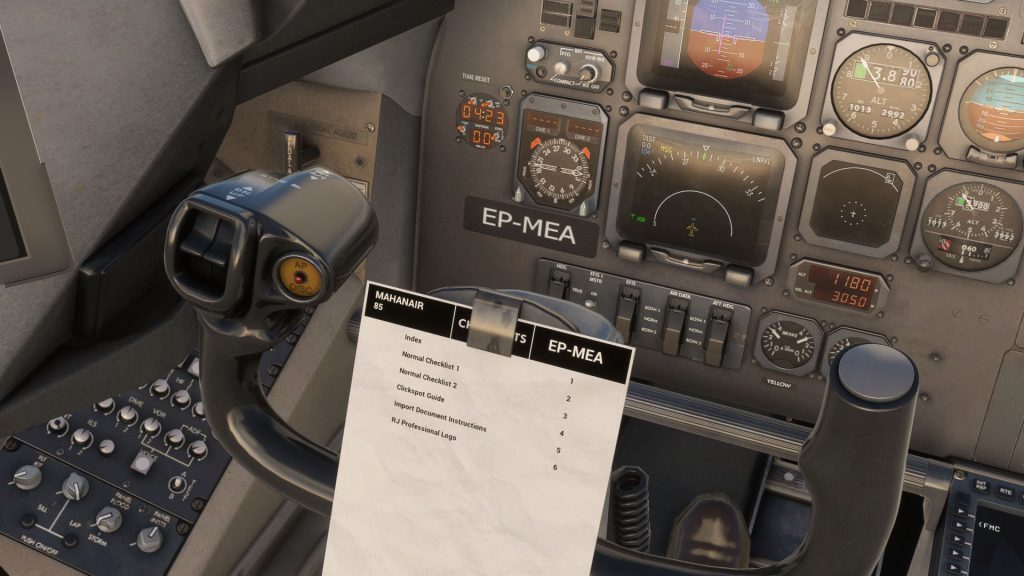The width and height of the screenshot is (1024, 576).
Task: Open Import Document Instructions
Action: [439, 416]
